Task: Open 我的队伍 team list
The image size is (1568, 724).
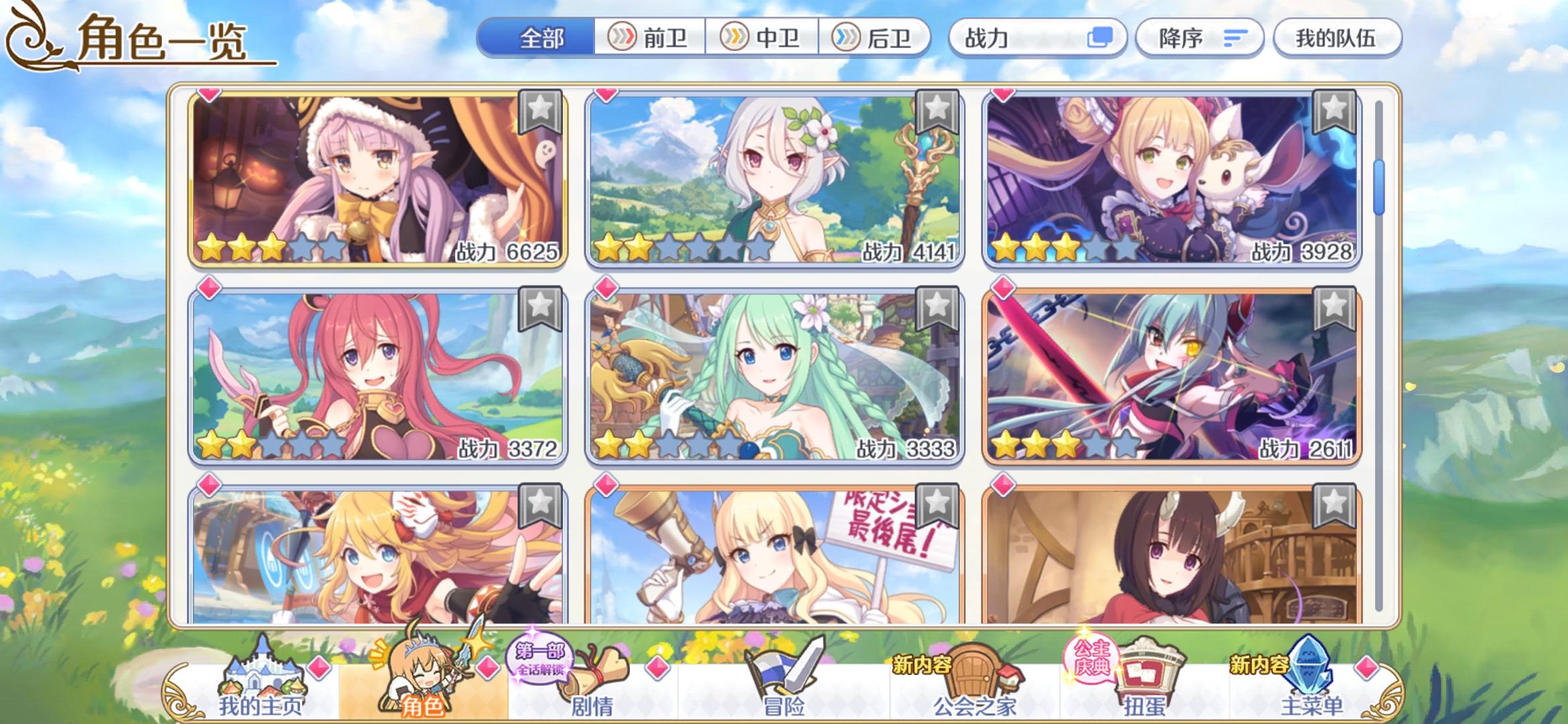Action: click(1337, 38)
